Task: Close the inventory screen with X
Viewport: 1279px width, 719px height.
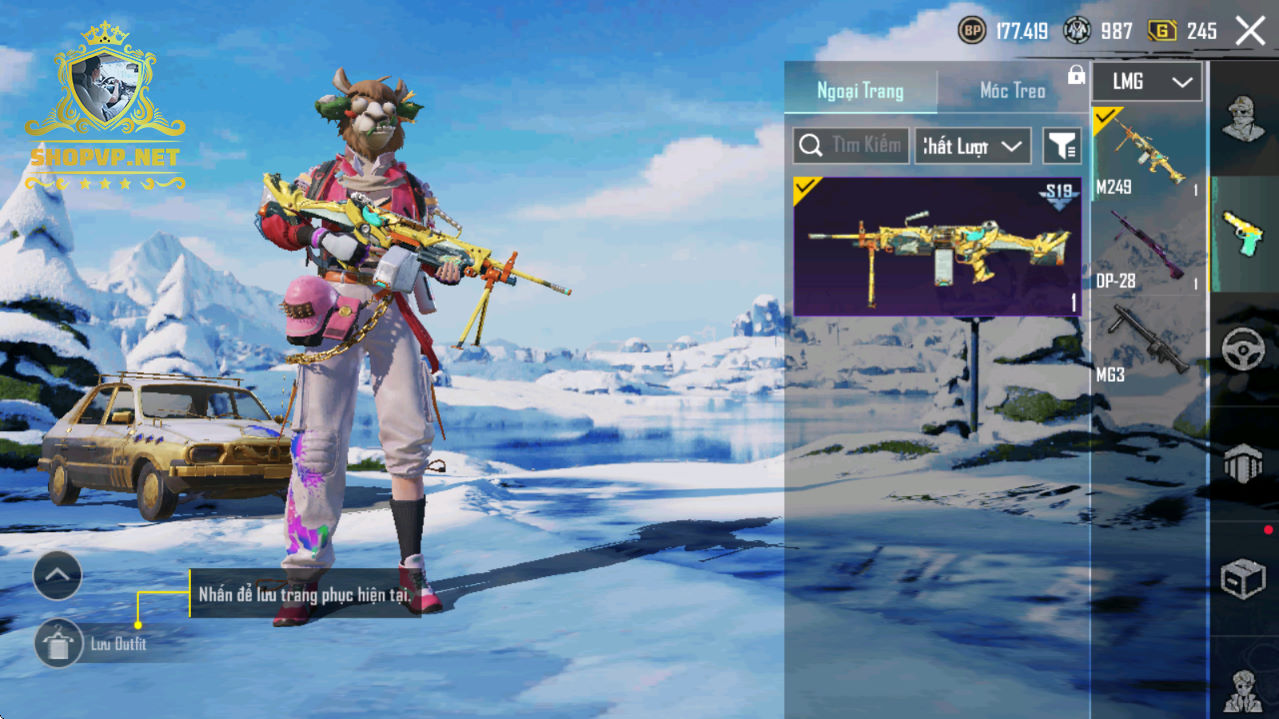Action: (x=1250, y=31)
